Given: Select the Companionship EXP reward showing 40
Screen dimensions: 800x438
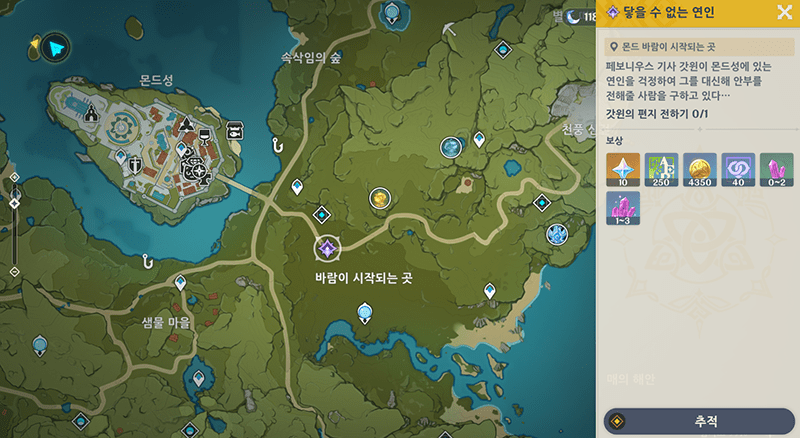Looking at the screenshot, I should pyautogui.click(x=738, y=170).
